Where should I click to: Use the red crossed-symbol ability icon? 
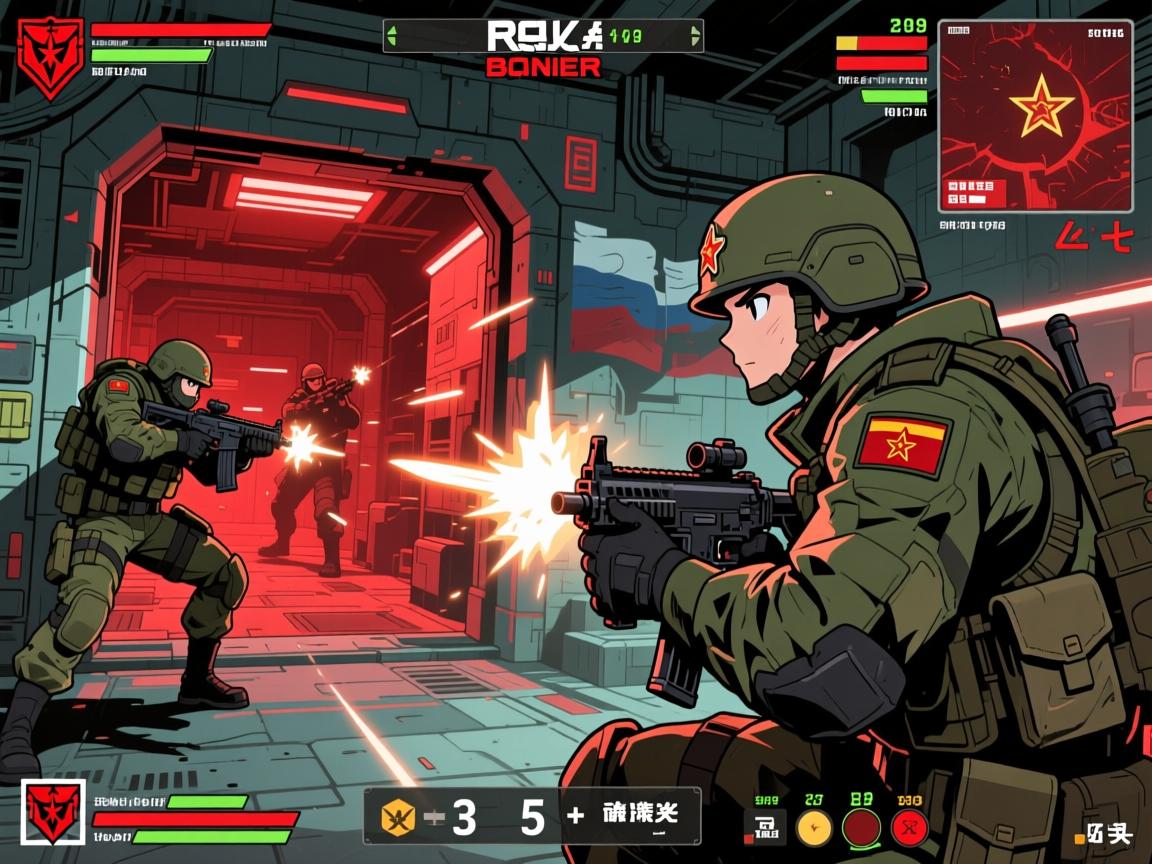click(909, 828)
